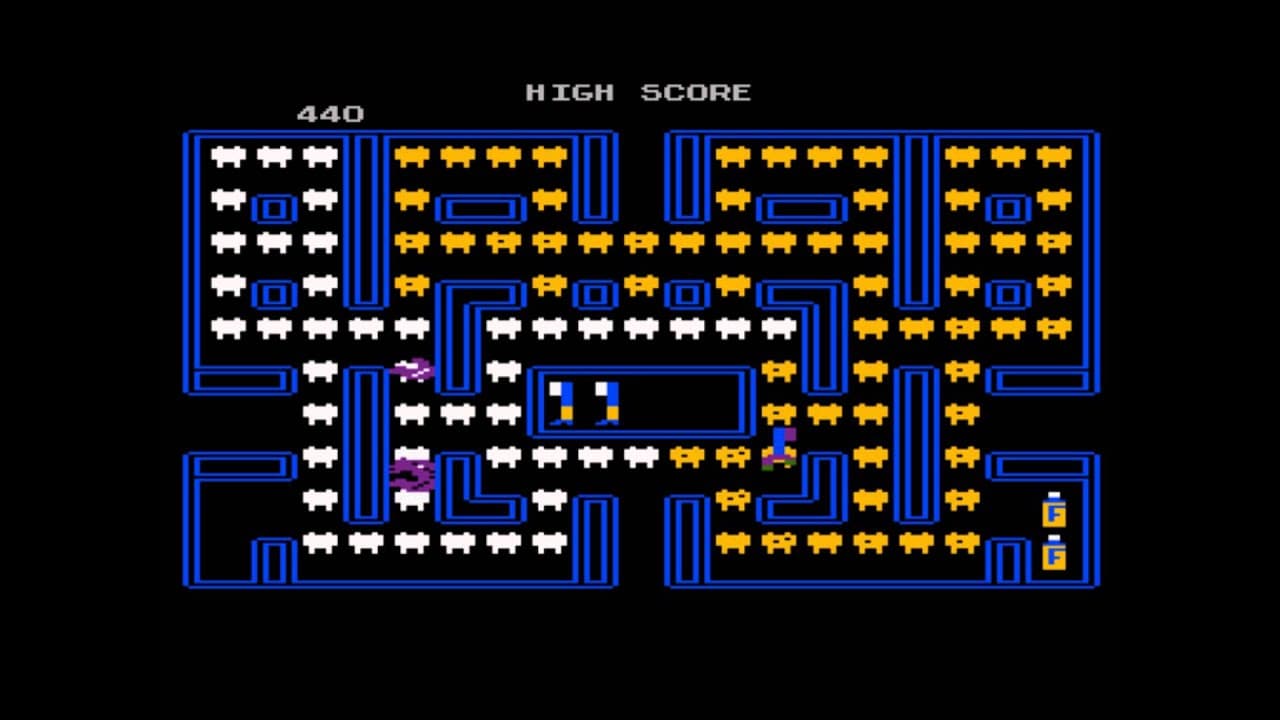Select the purple monster near the center-left wall

[x=411, y=474]
